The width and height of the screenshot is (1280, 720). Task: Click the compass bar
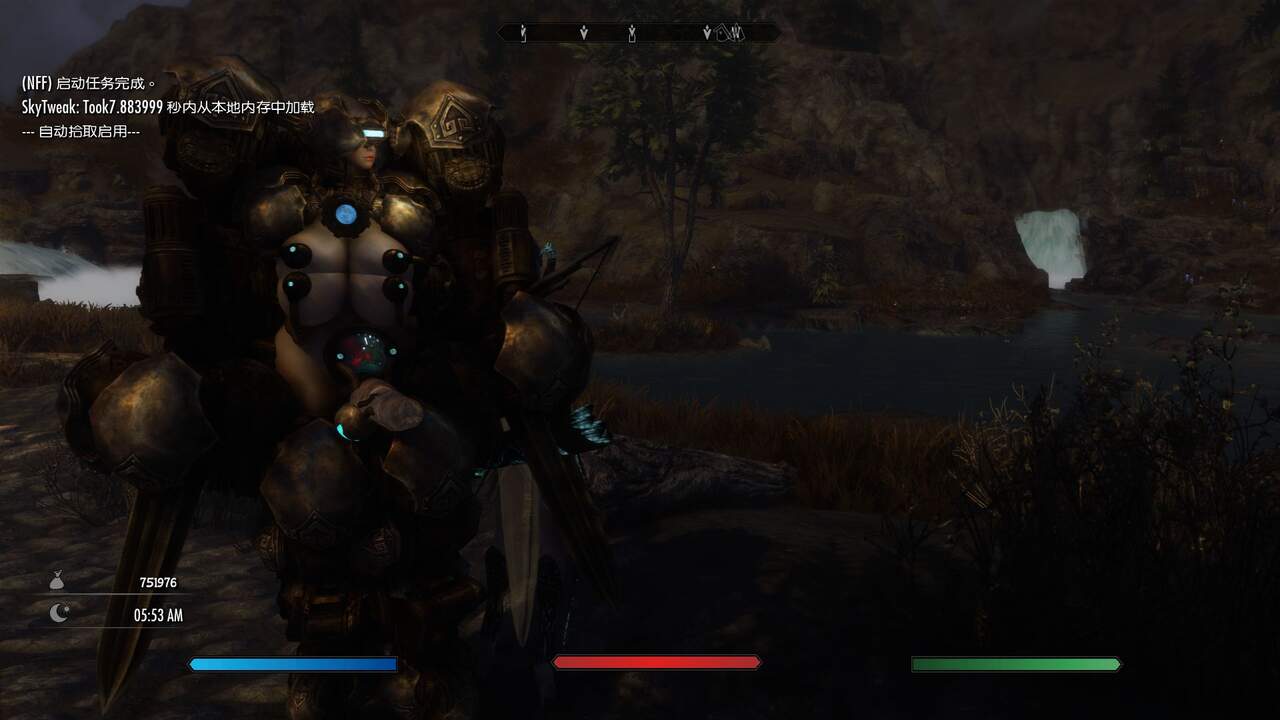pos(640,33)
